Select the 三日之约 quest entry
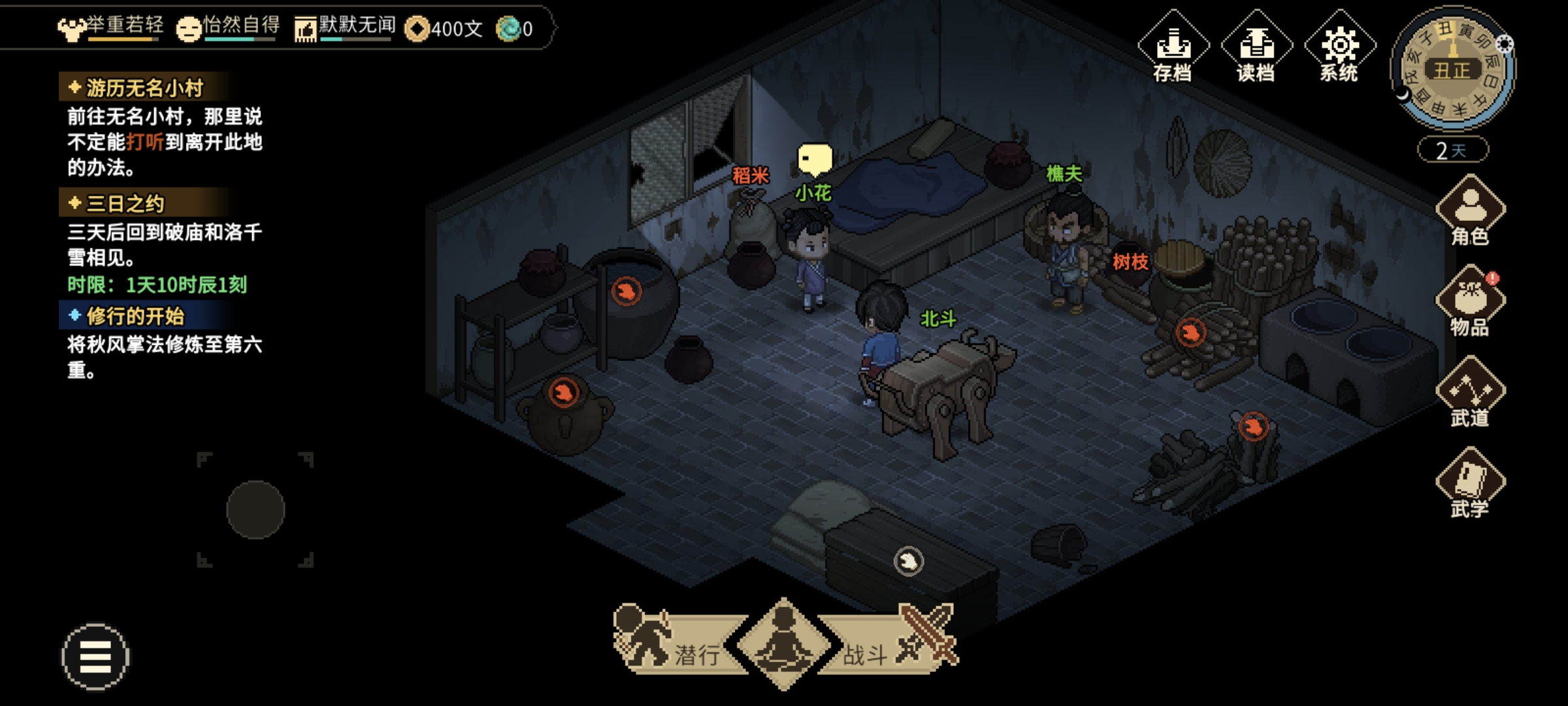 coord(125,204)
